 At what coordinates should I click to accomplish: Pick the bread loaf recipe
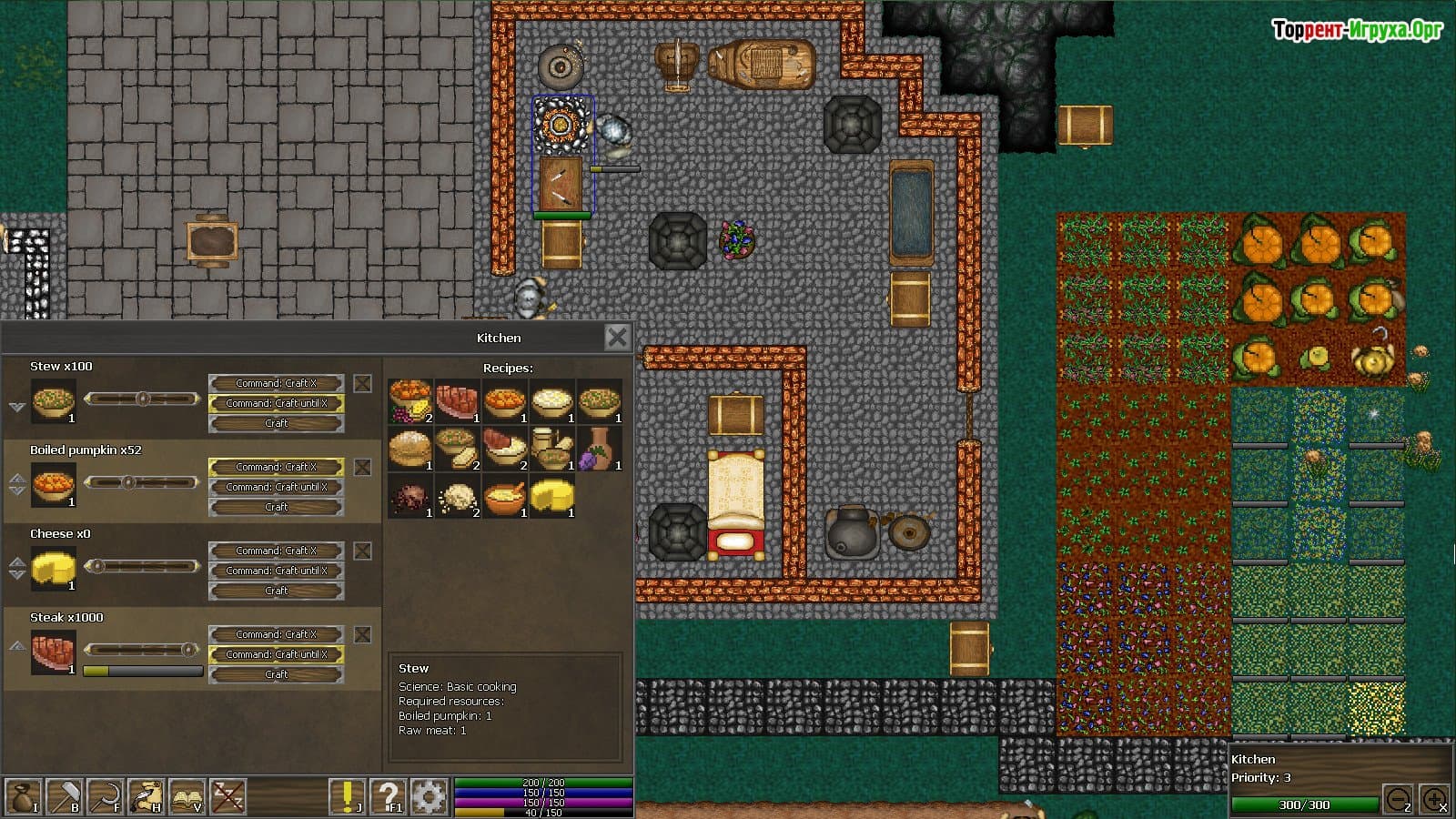pos(409,448)
